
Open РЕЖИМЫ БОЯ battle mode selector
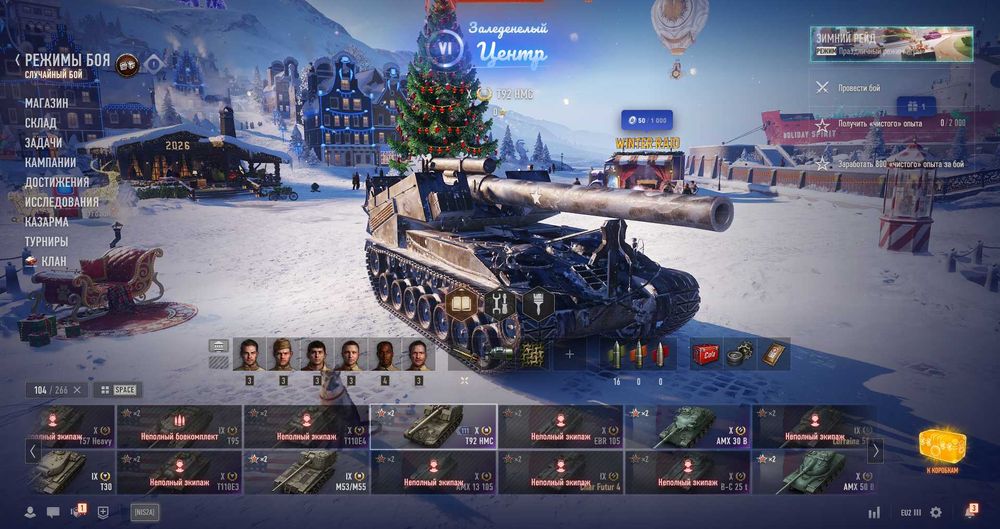point(67,61)
